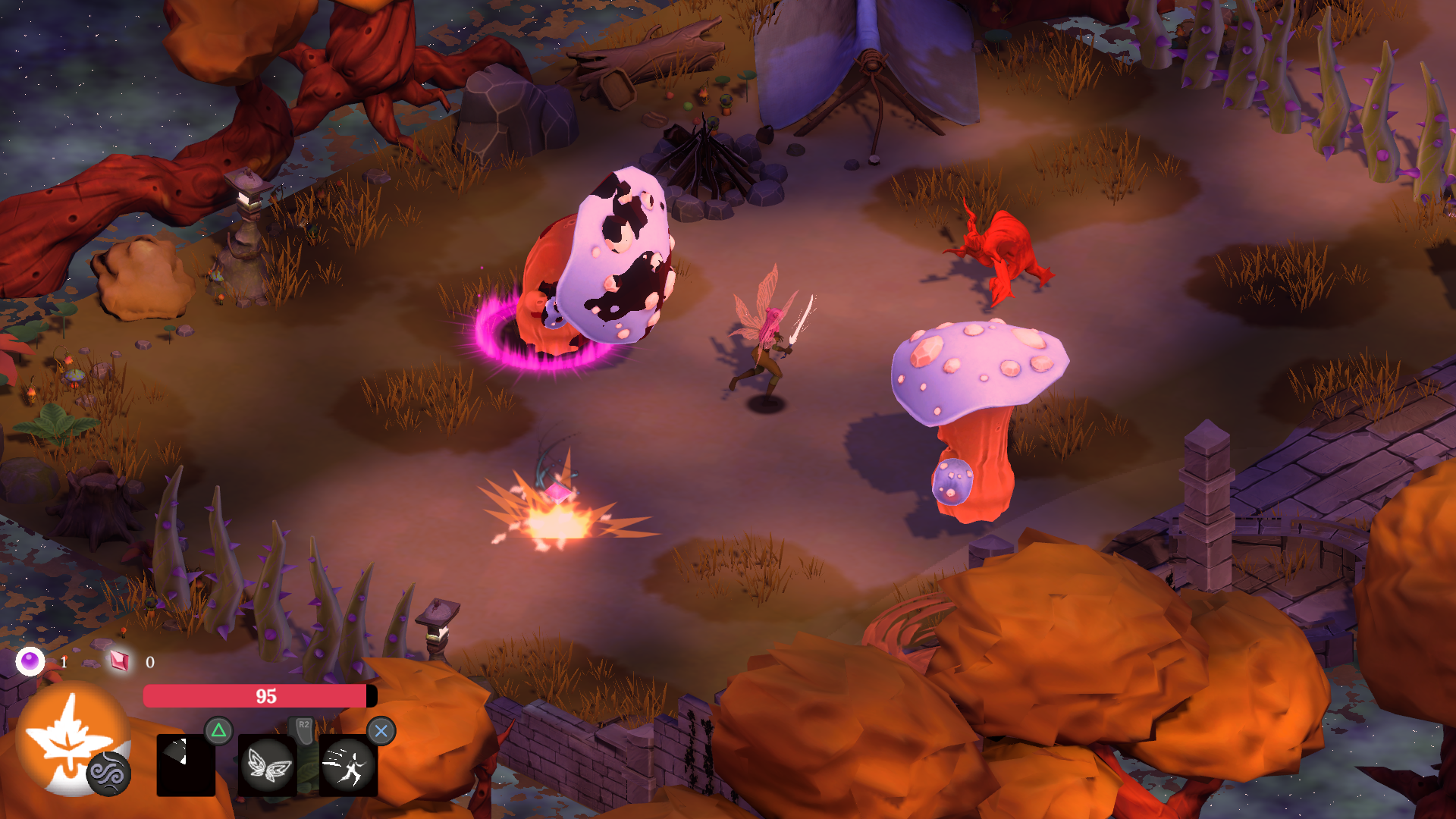This screenshot has height=819, width=1456.
Task: Click the crystal counter reading 0
Action: 149,661
